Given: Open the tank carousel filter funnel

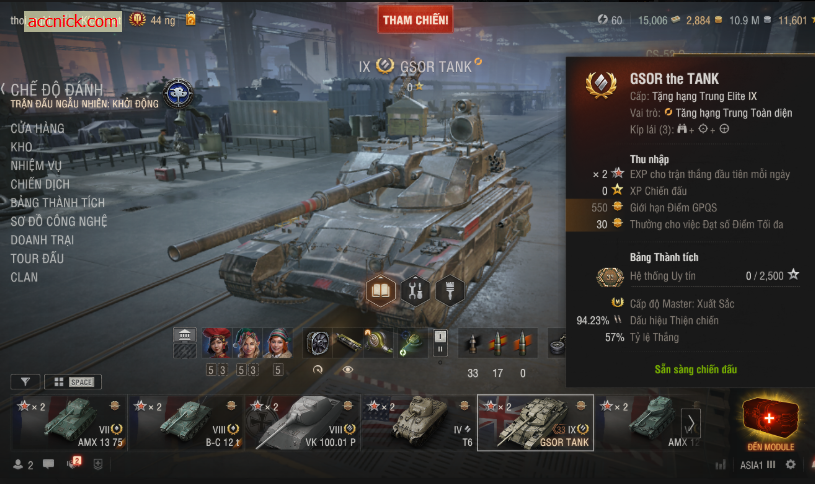Looking at the screenshot, I should 26,382.
